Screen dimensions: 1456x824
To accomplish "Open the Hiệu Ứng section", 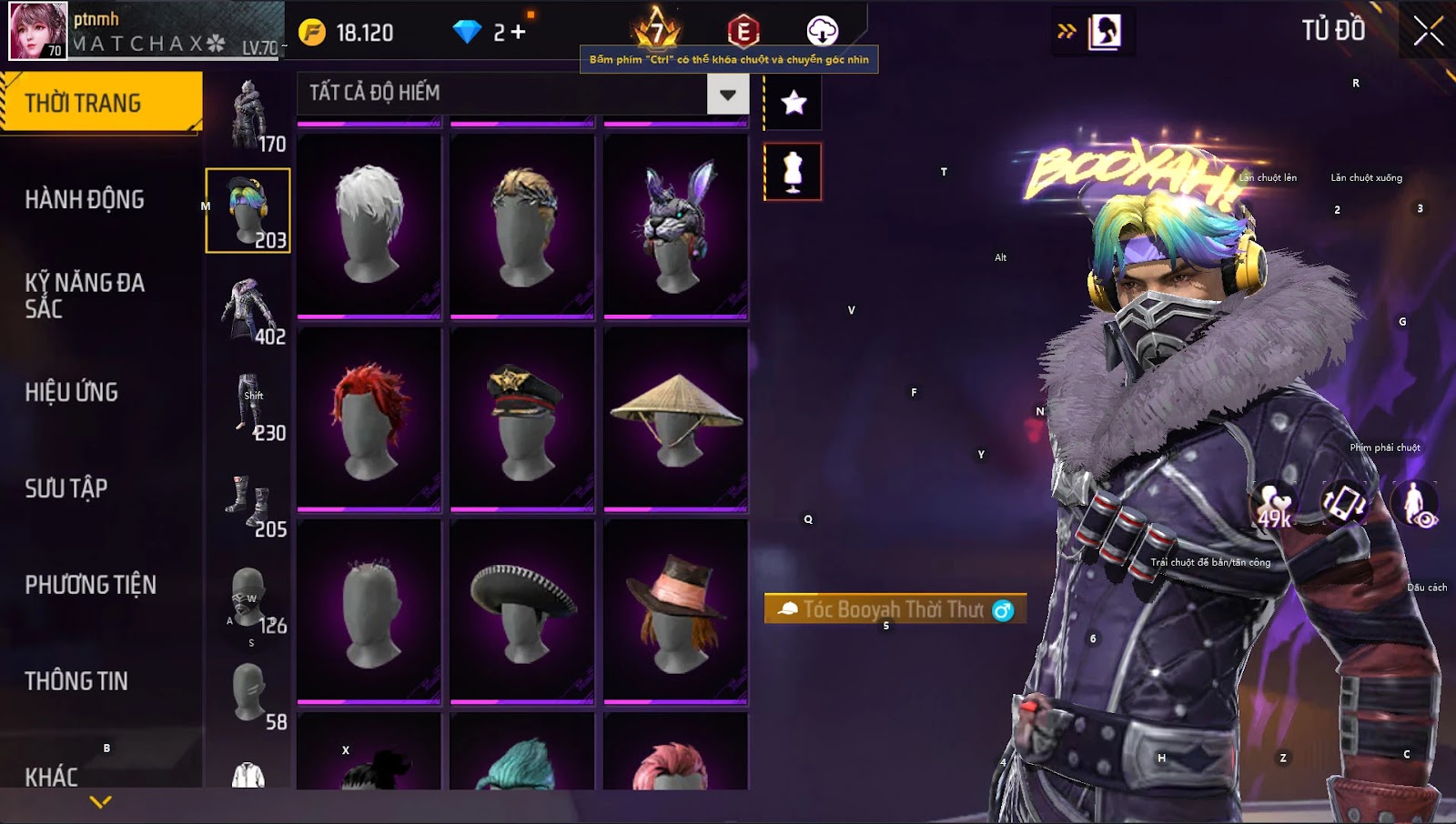I will coord(72,392).
